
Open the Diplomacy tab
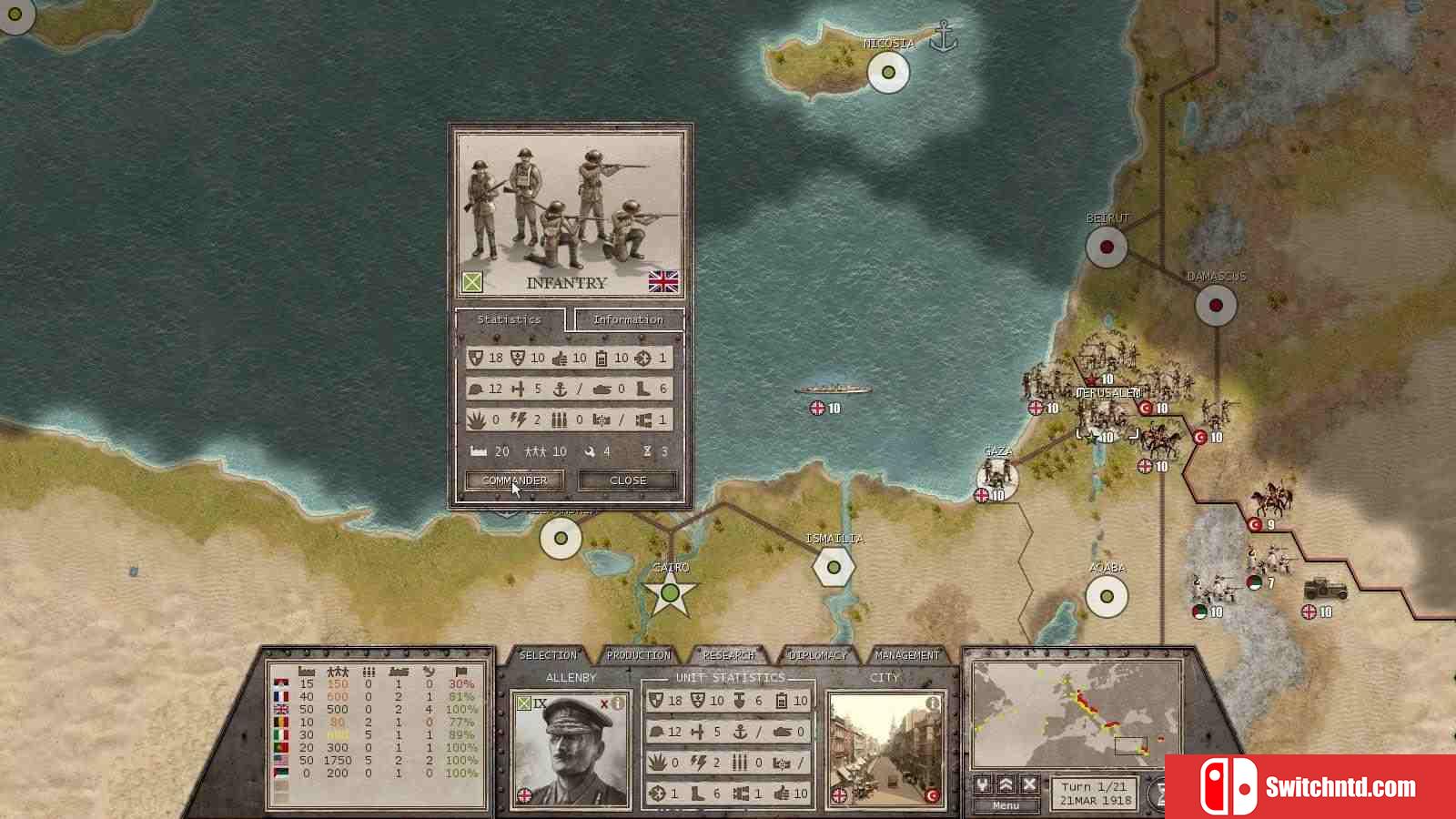tap(817, 655)
